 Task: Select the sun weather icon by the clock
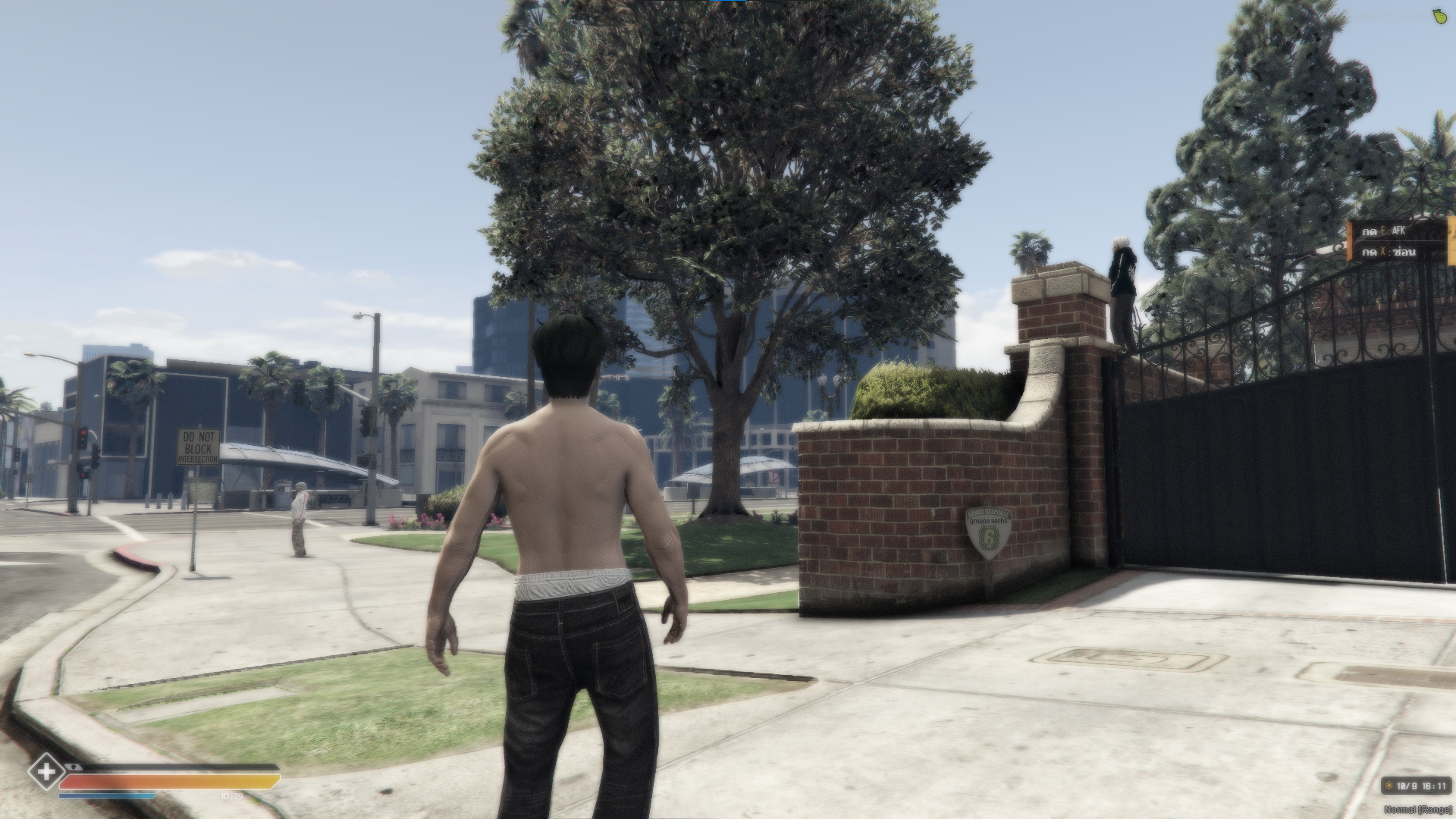click(x=1389, y=786)
